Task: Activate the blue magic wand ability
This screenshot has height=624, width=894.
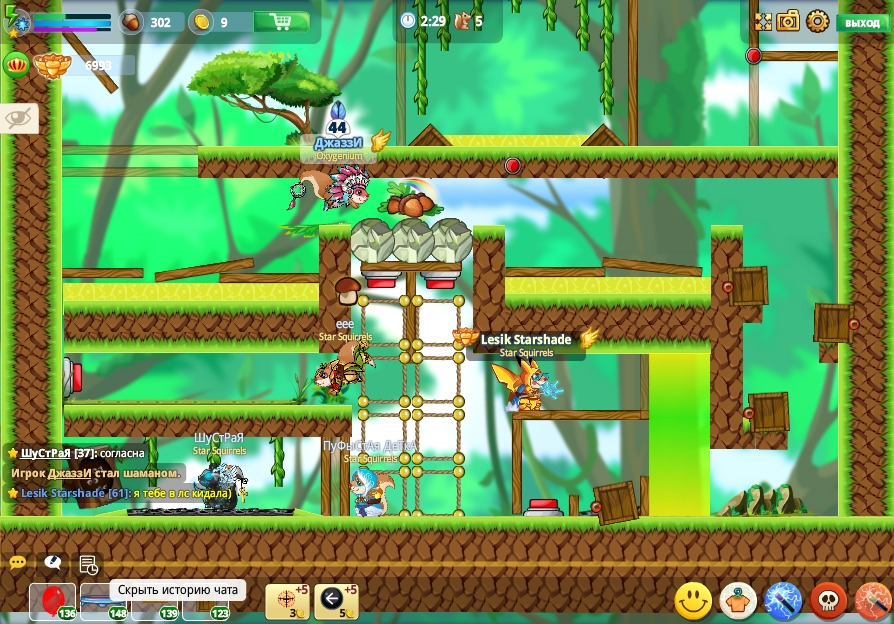Action: click(x=783, y=601)
